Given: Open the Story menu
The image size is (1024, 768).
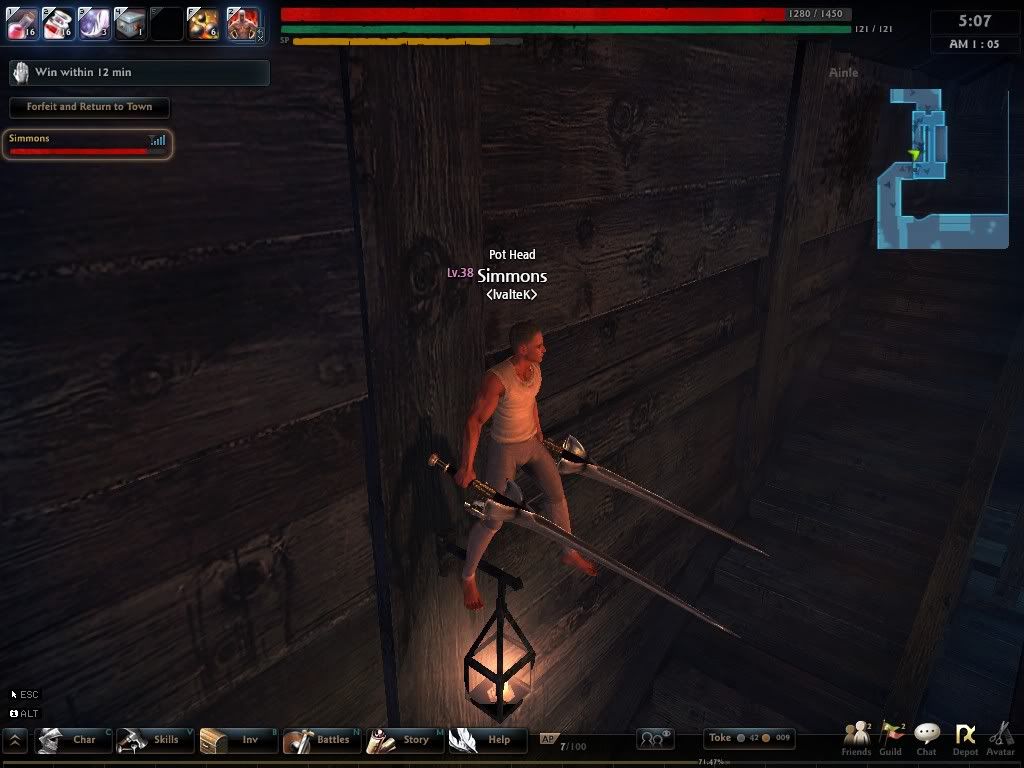Looking at the screenshot, I should click(404, 740).
